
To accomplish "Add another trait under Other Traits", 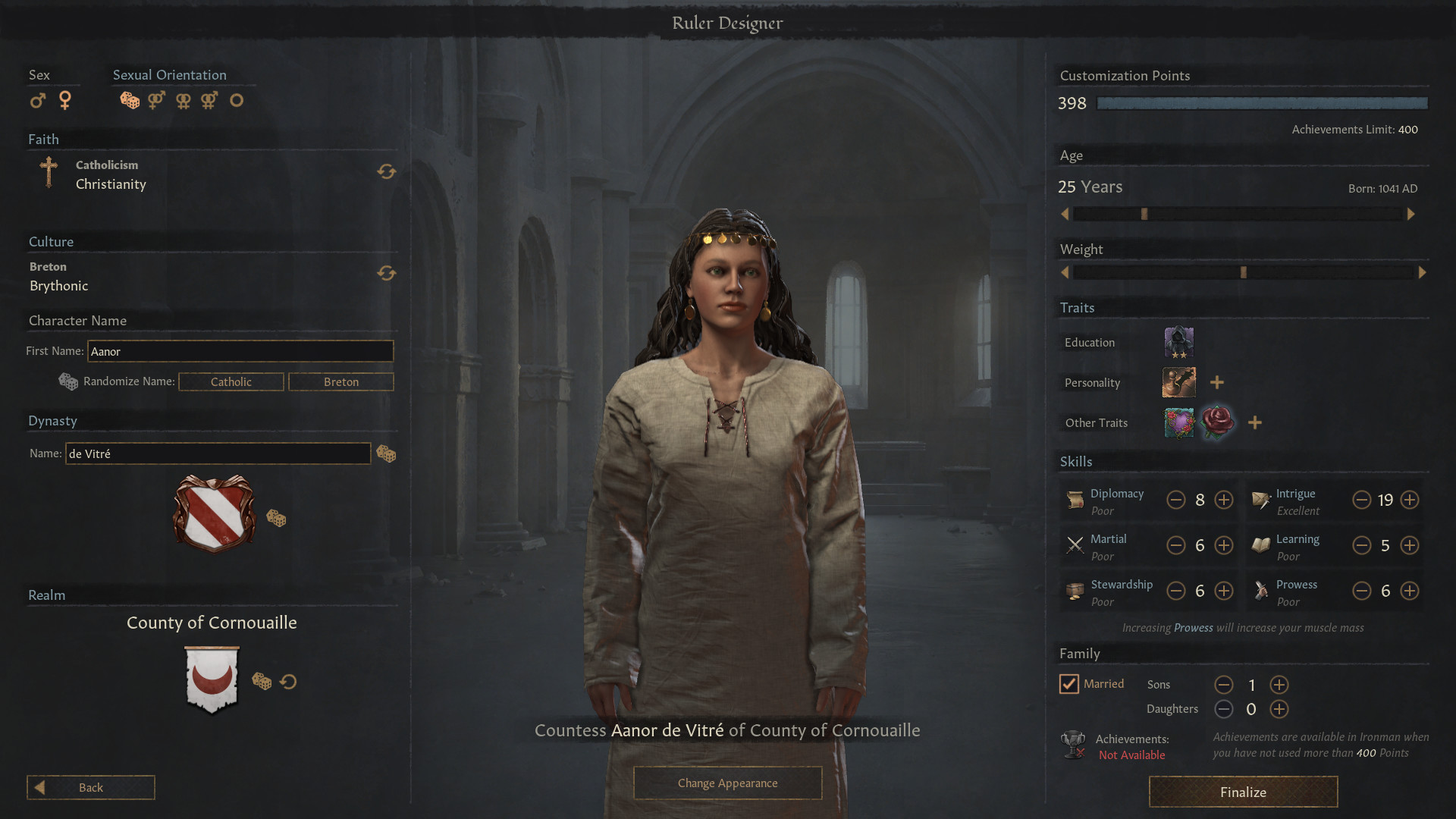I will (1254, 422).
